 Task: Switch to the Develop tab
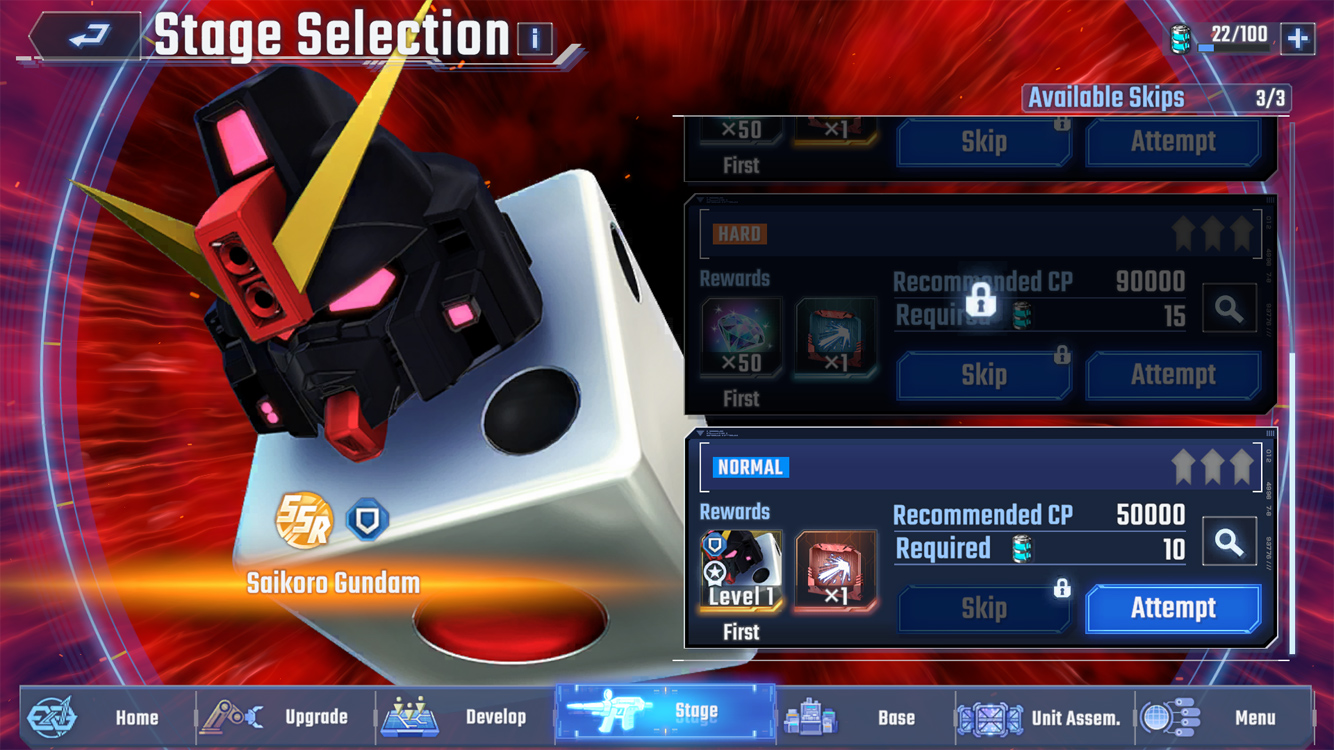466,717
